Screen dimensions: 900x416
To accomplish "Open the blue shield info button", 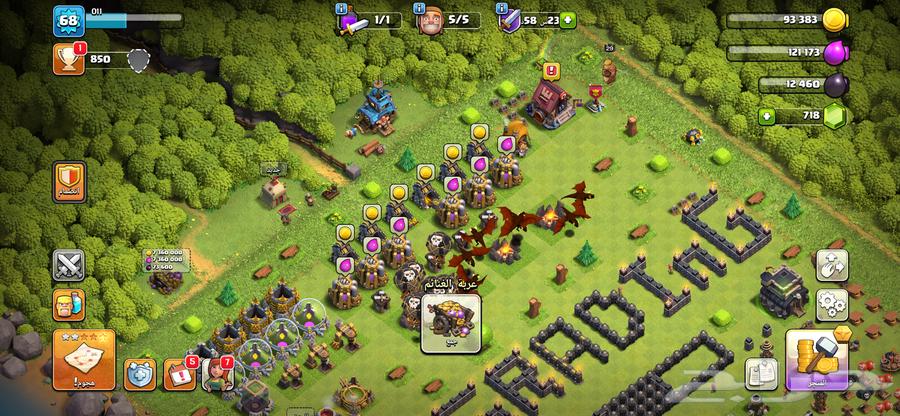I will click(139, 374).
